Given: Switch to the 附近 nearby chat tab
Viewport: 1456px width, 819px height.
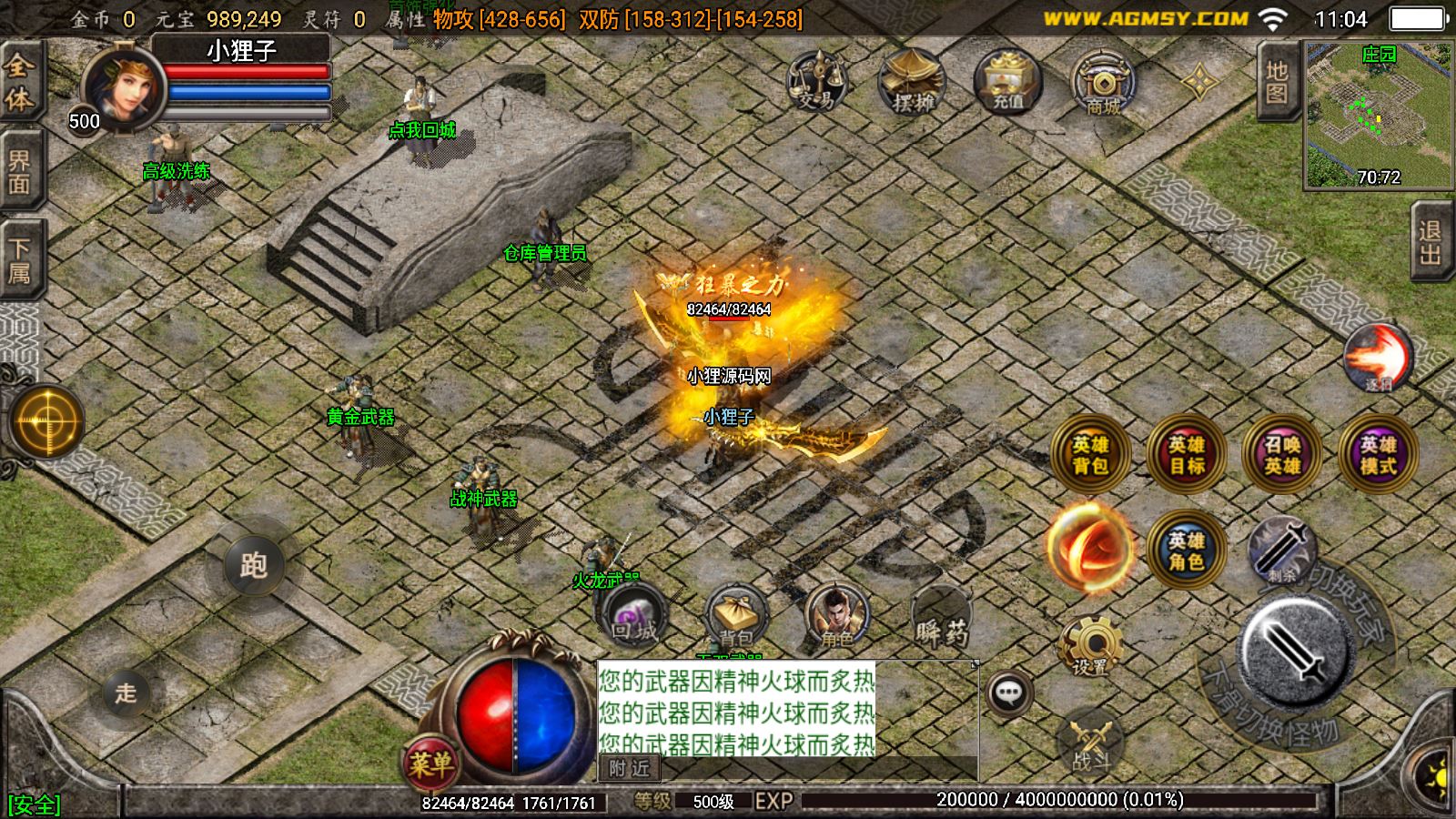Looking at the screenshot, I should (630, 769).
